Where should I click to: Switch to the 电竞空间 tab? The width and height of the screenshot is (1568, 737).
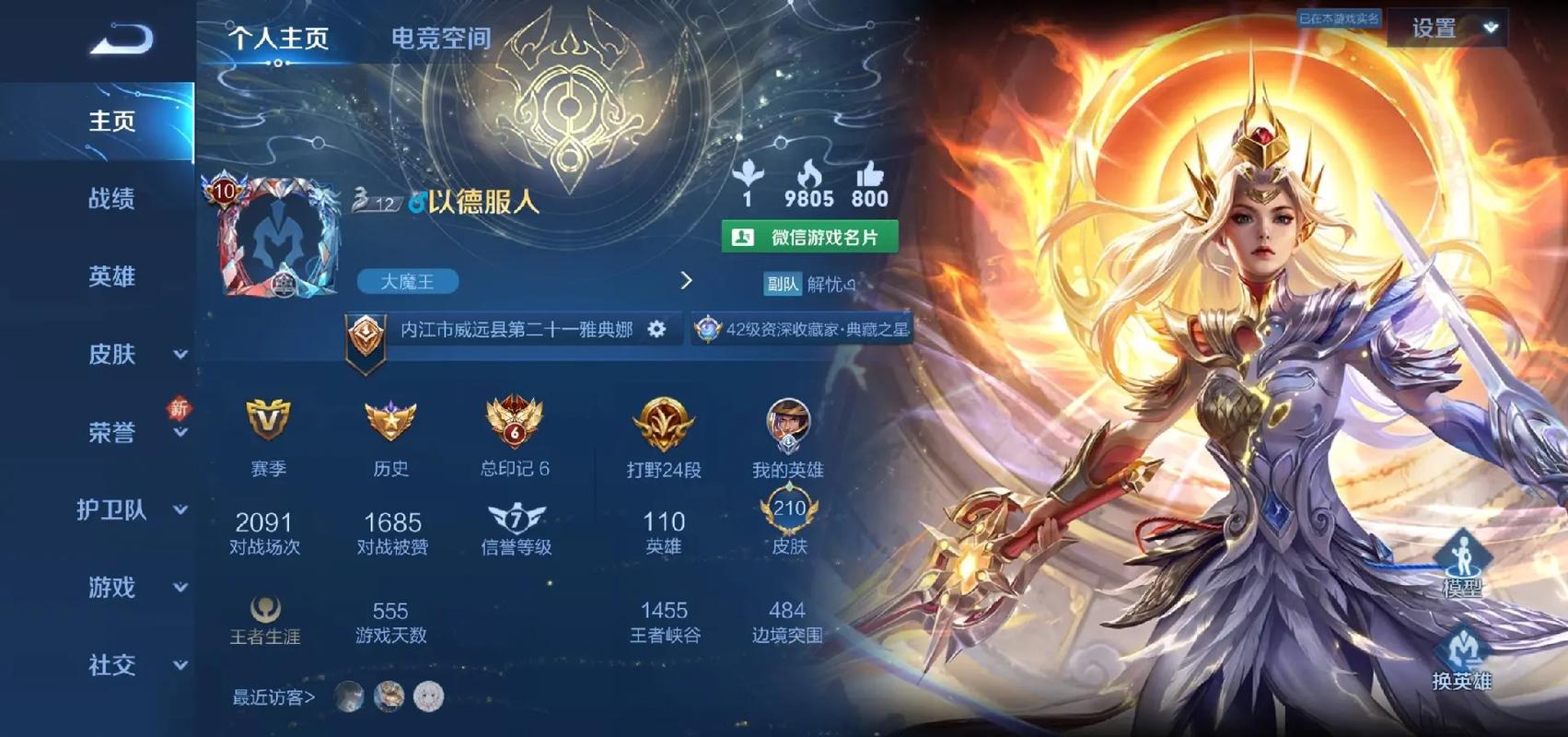[x=443, y=39]
